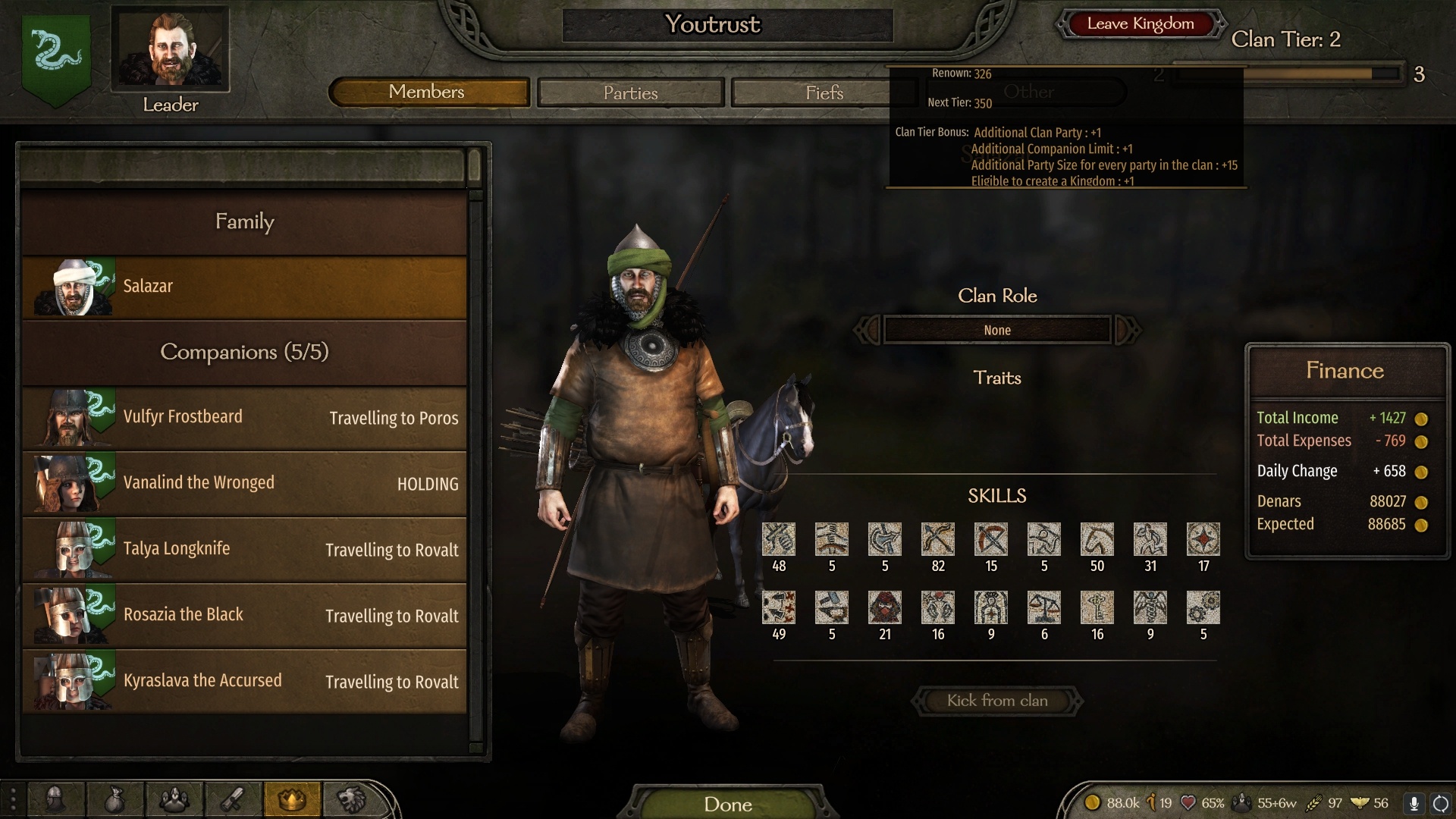Click the Leave Kingdom button
Screen dimensions: 1456x819
(1140, 24)
